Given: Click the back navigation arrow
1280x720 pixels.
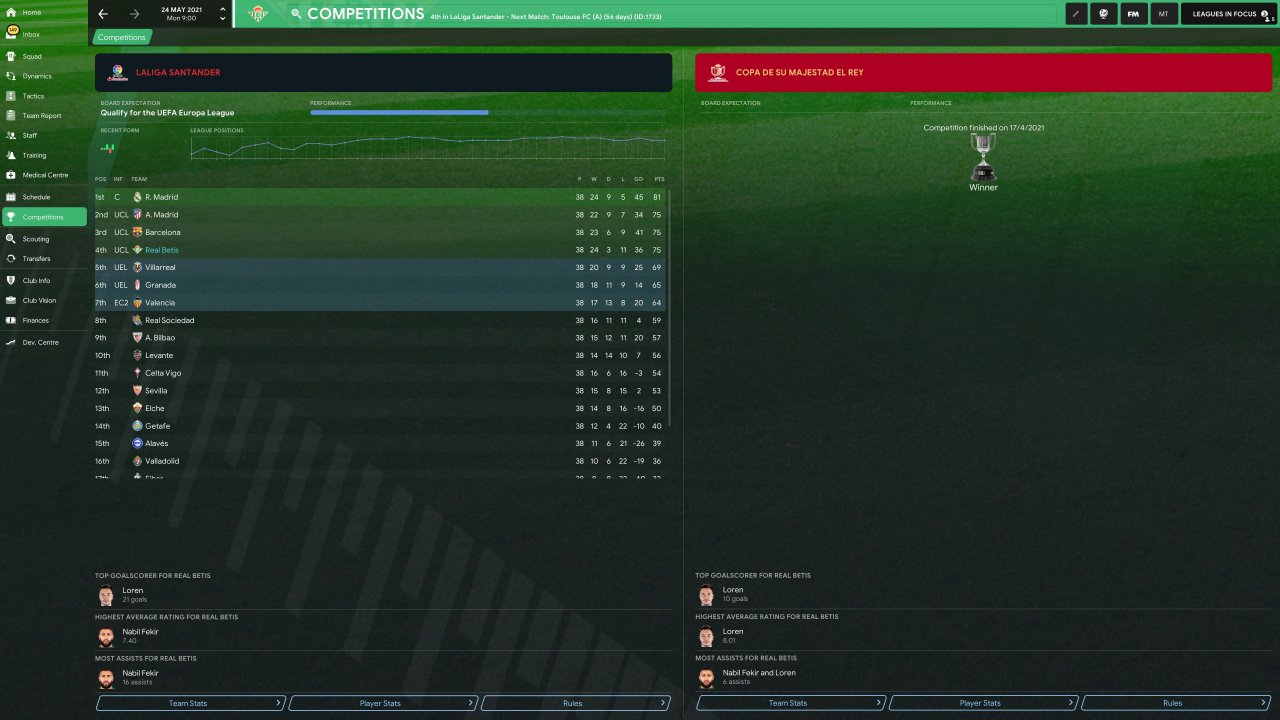Looking at the screenshot, I should coord(103,14).
